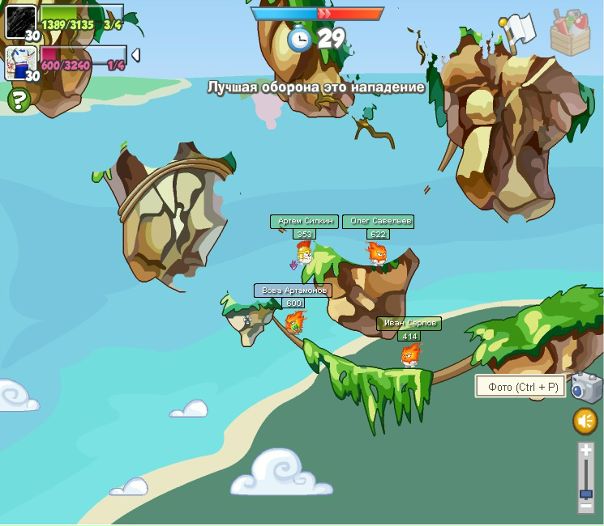Zoom in using the plus button
The width and height of the screenshot is (604, 526).
(x=586, y=450)
